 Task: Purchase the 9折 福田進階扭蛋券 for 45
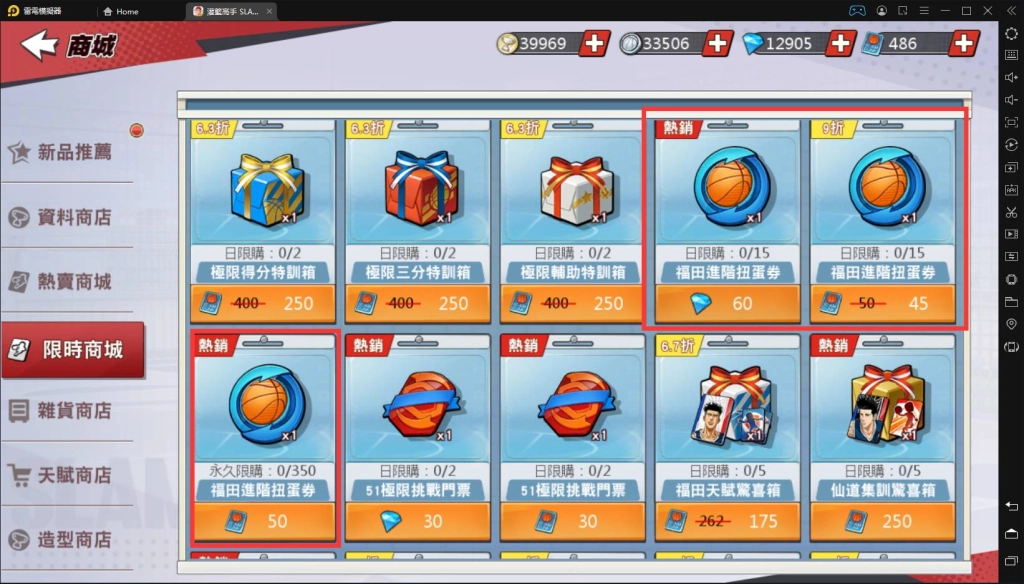(883, 303)
